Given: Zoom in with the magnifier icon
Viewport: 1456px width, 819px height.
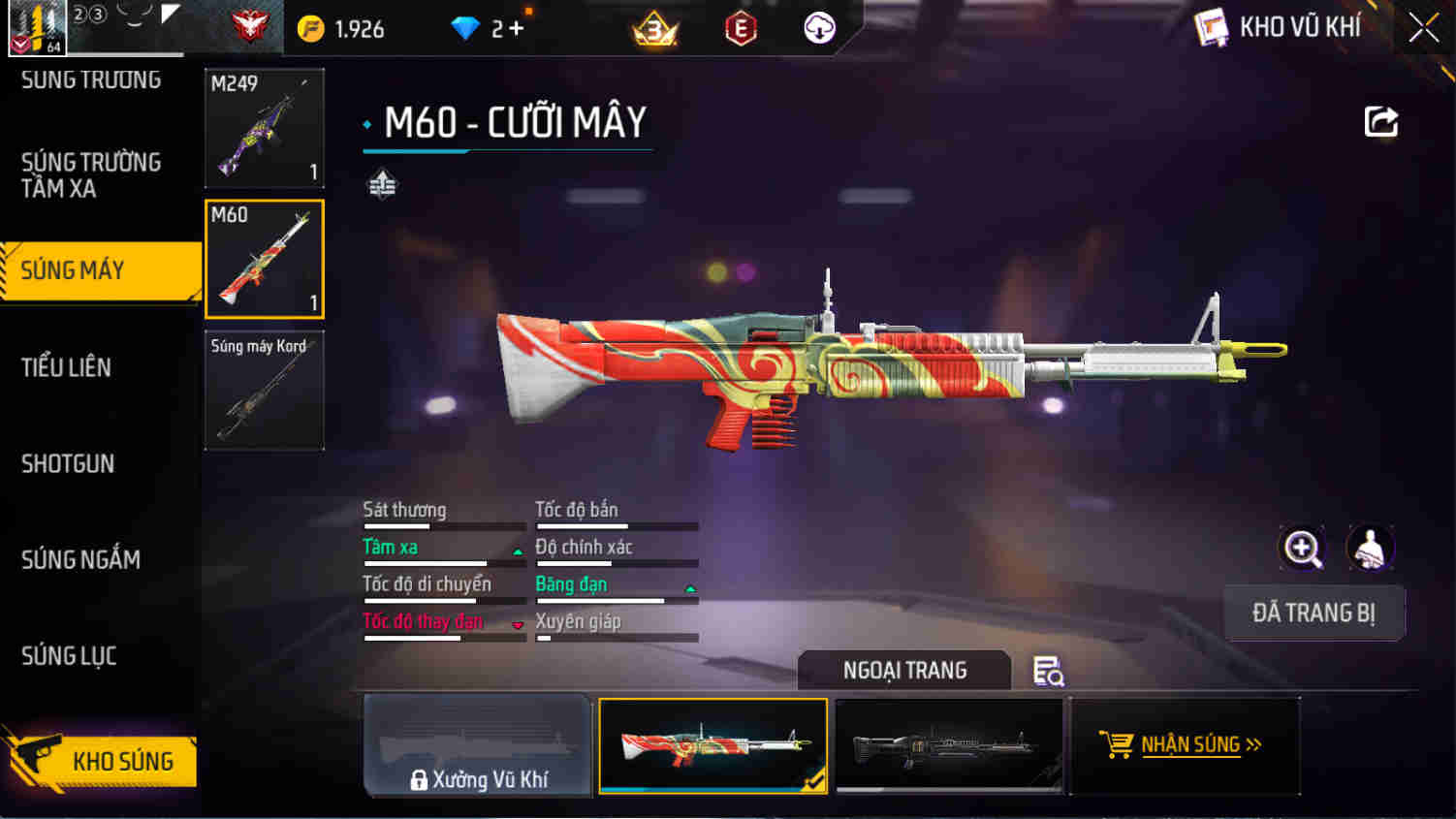Looking at the screenshot, I should [1302, 549].
